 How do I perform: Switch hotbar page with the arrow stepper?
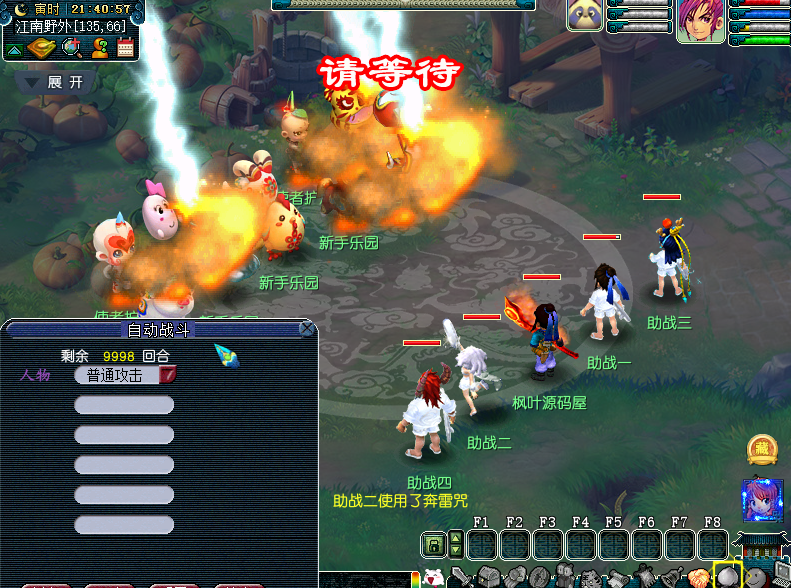click(x=456, y=545)
